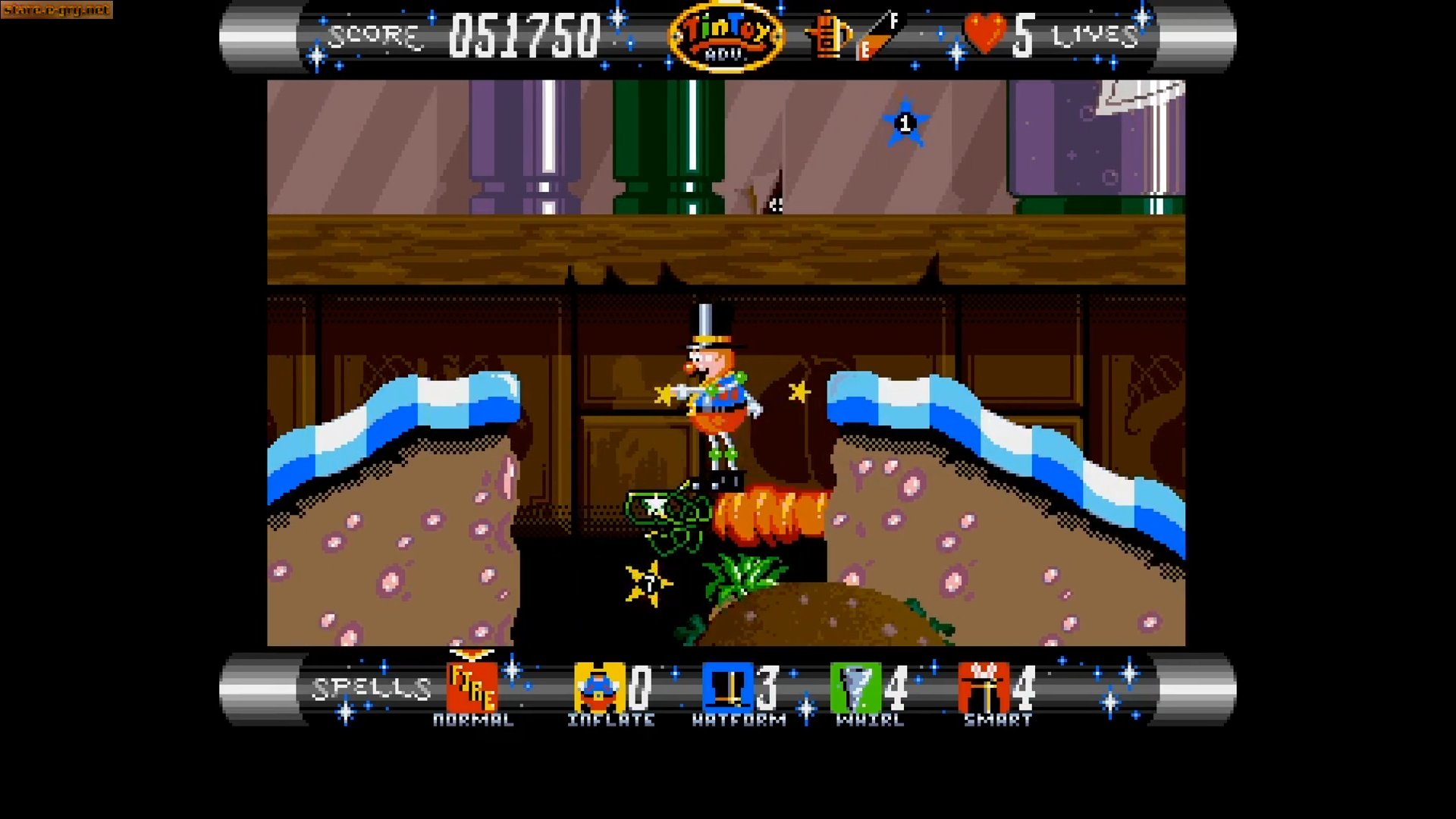Viewport: 1456px width, 819px height.
Task: Click the oil can icon in the HUD
Action: (827, 34)
